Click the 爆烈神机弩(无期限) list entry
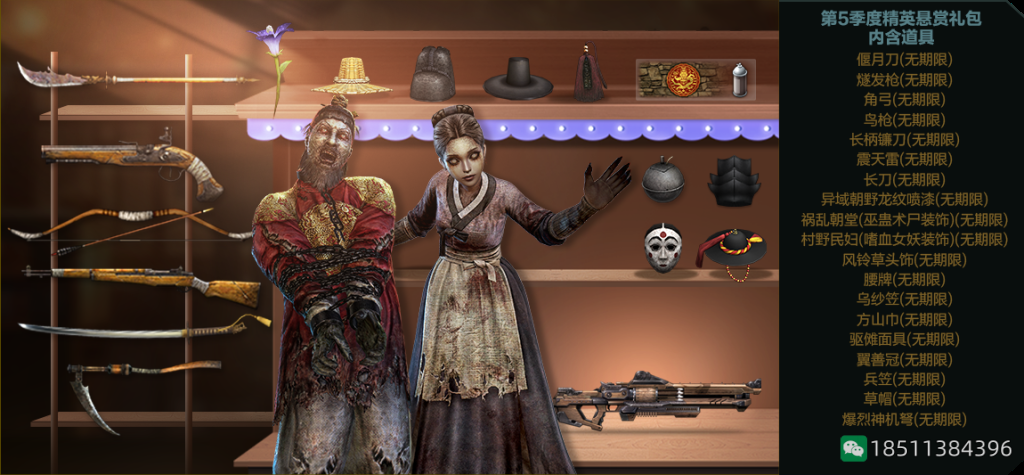 tap(902, 419)
